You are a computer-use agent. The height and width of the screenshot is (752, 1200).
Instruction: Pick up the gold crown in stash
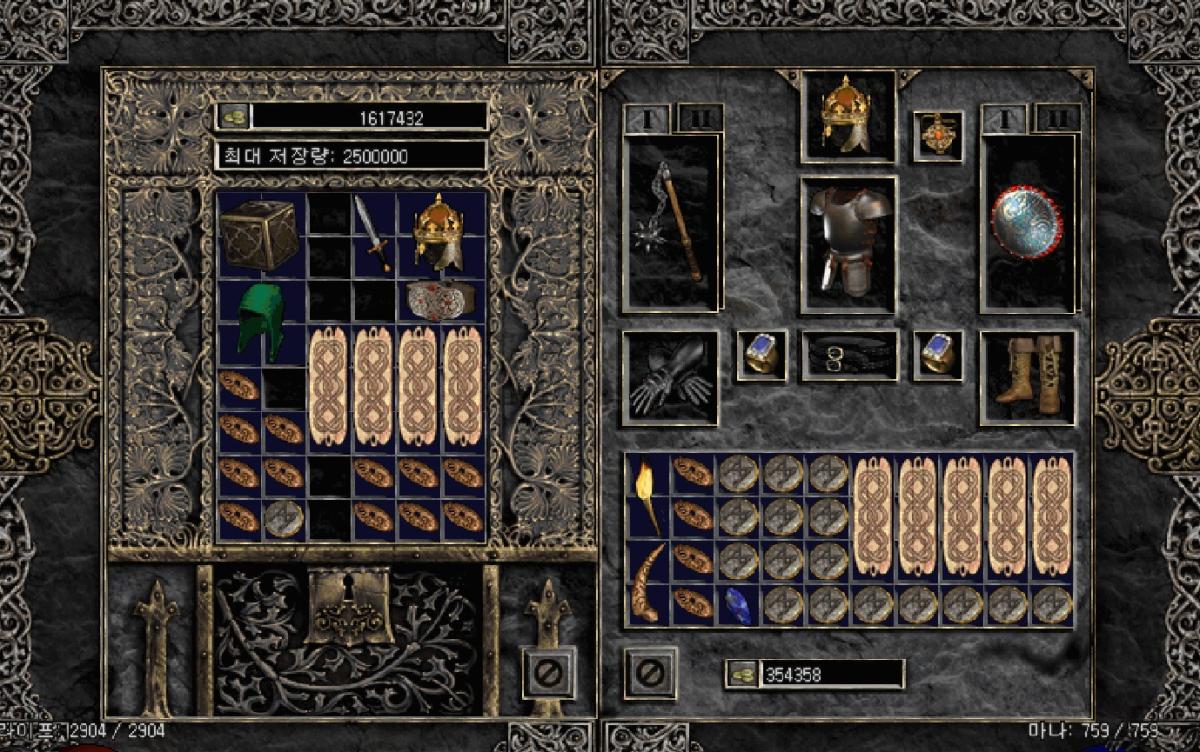point(439,232)
